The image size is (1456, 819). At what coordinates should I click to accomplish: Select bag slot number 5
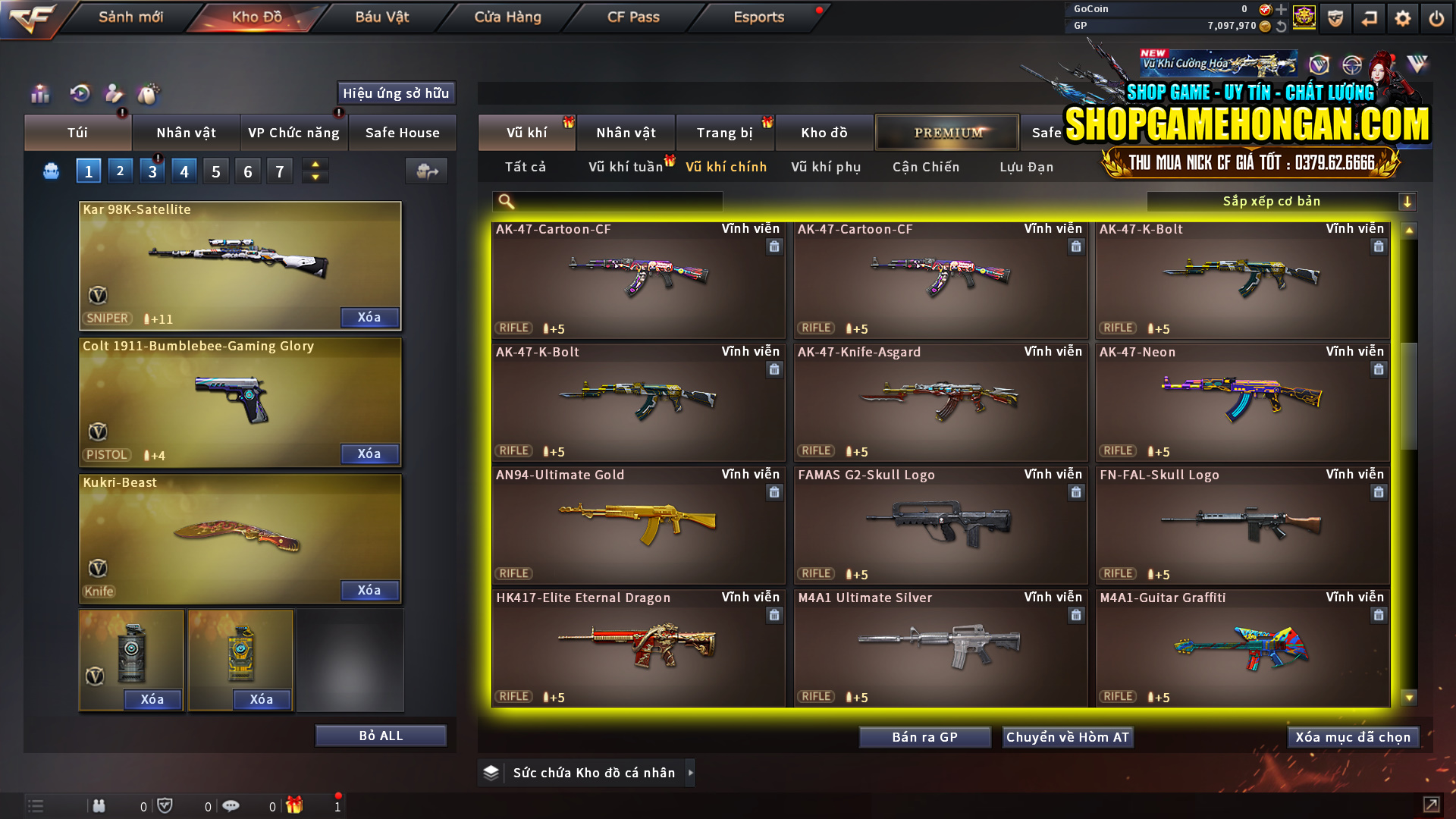point(215,170)
